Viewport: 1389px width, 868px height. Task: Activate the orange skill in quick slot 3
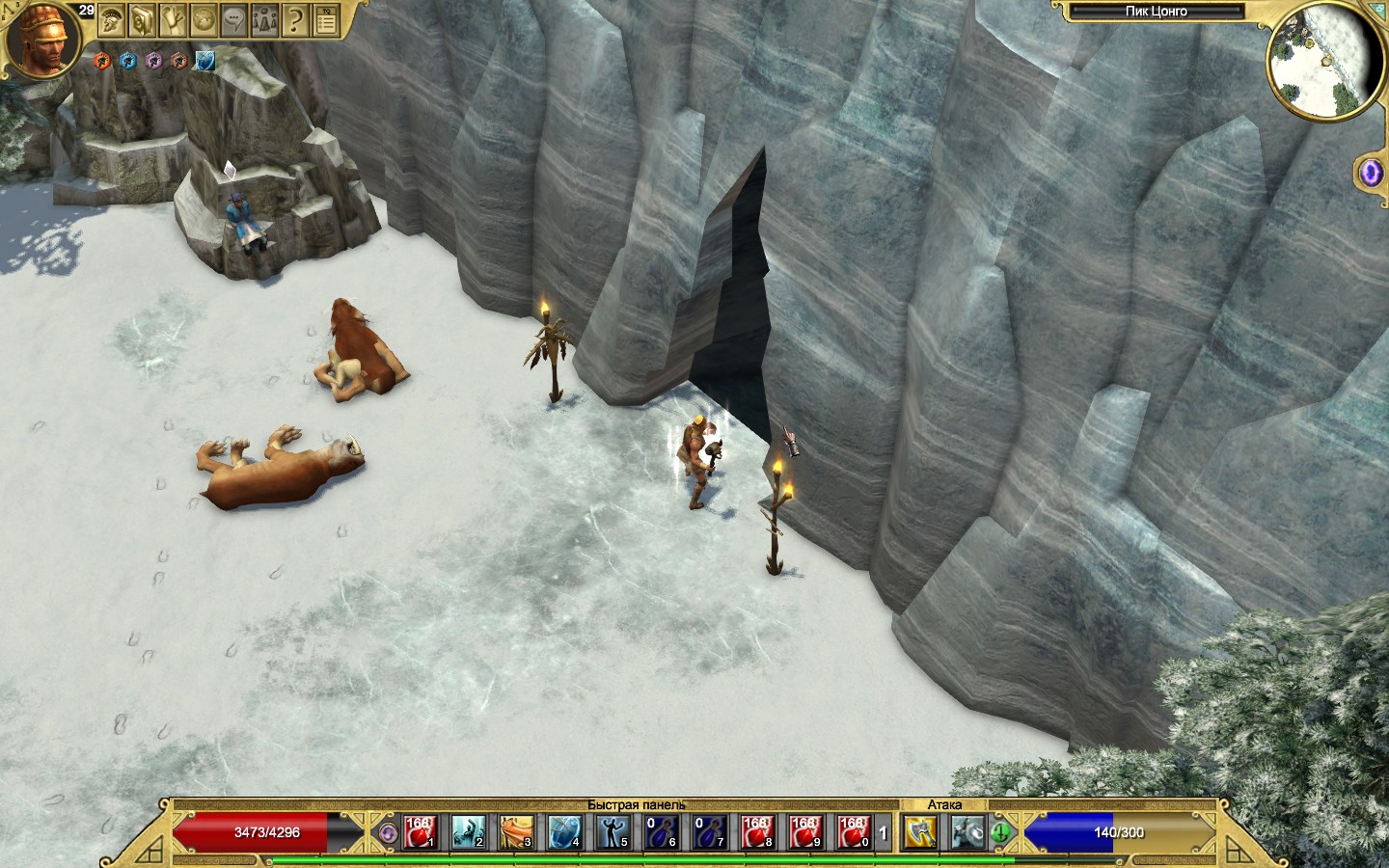516,831
